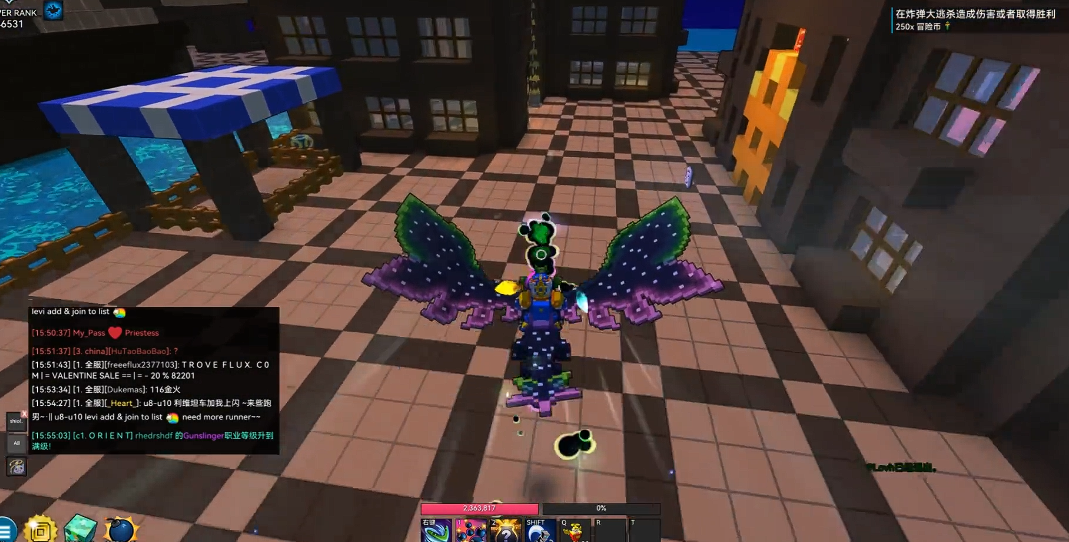This screenshot has height=542, width=1069.
Task: Use the Q slot flask item
Action: [x=575, y=531]
